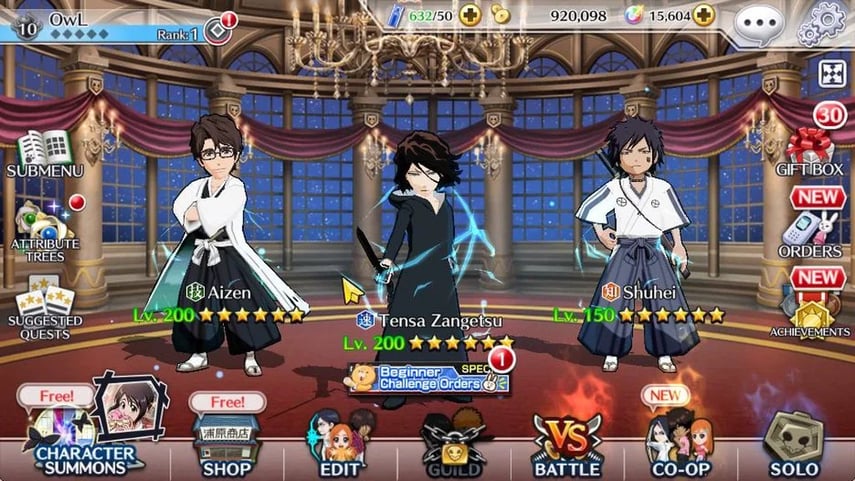Open Beginner Challenge Orders banner

429,378
